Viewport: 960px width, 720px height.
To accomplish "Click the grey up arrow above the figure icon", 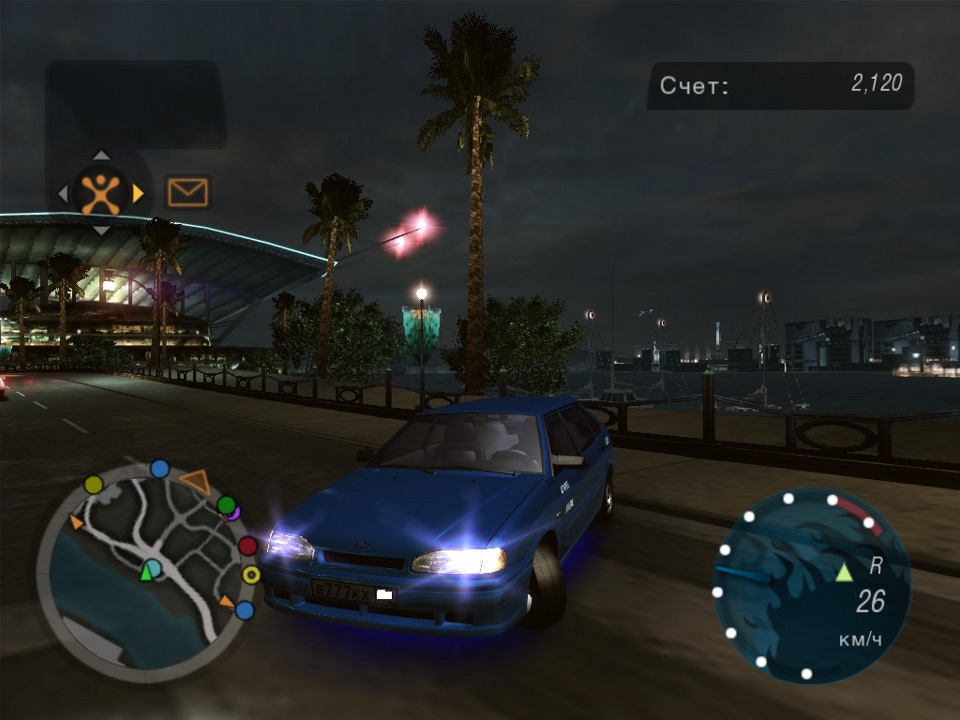I will [x=101, y=156].
